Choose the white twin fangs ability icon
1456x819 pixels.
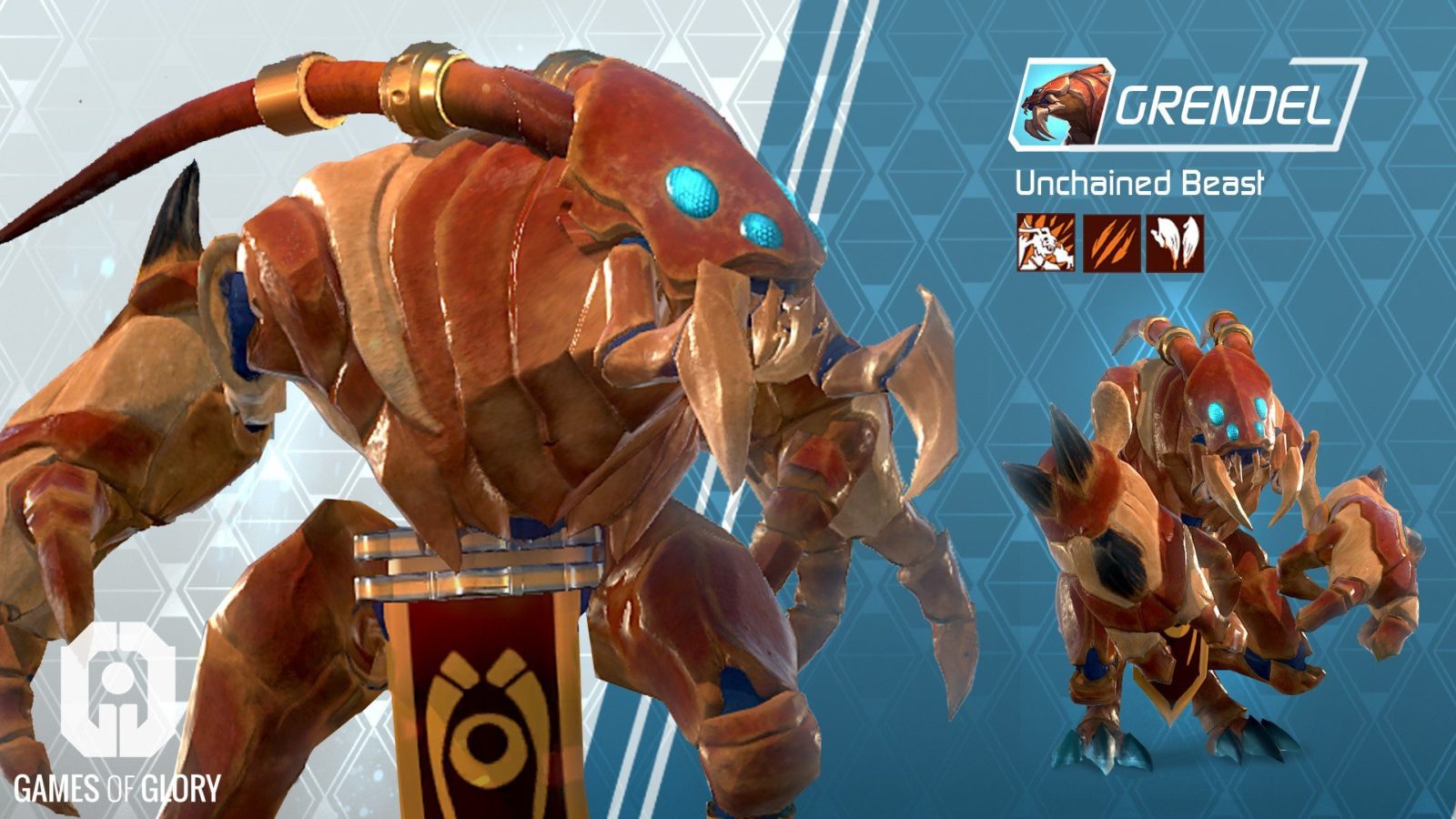point(1175,243)
